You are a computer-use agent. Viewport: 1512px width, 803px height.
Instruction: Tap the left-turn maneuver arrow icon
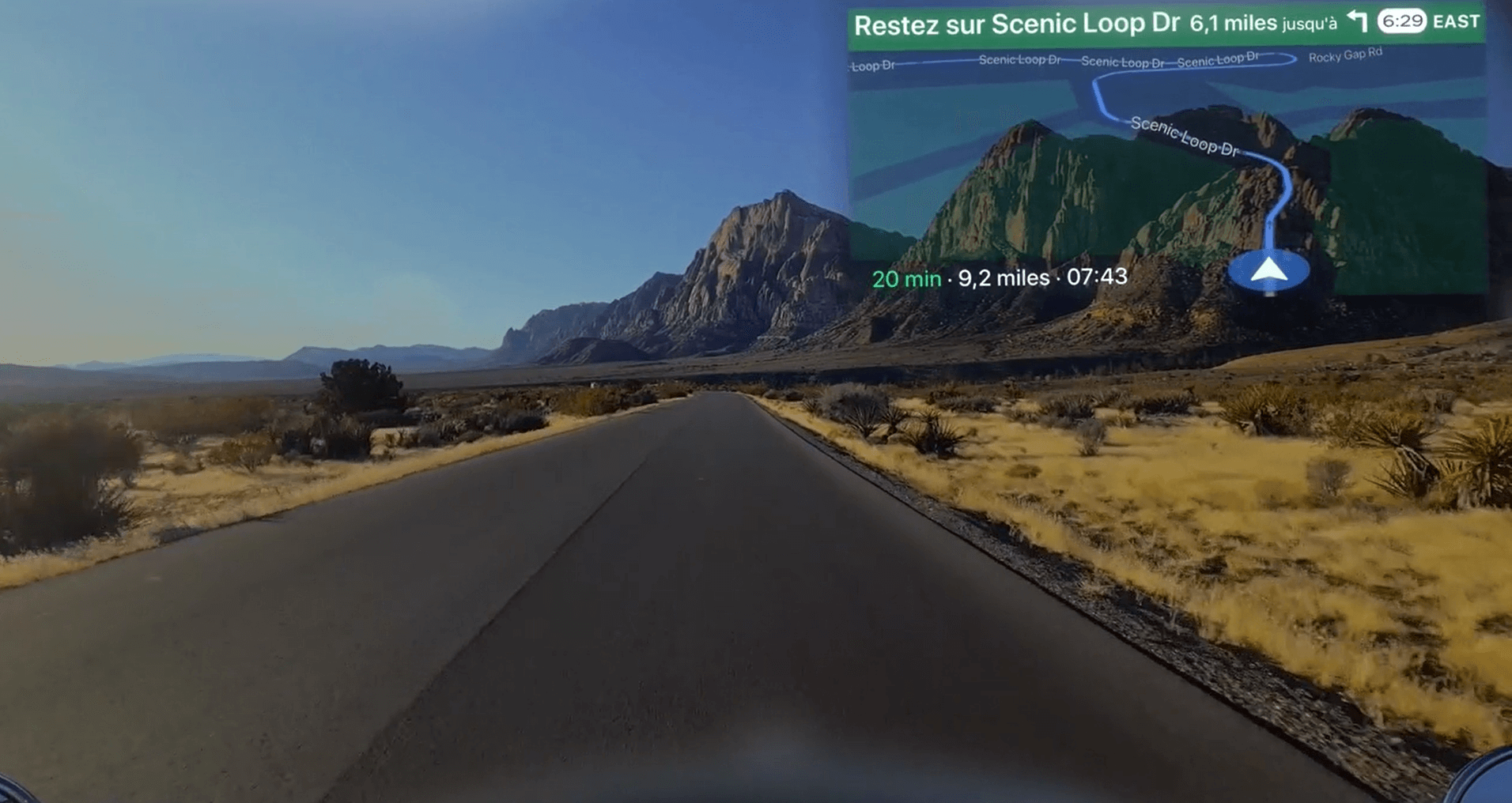tap(1357, 23)
